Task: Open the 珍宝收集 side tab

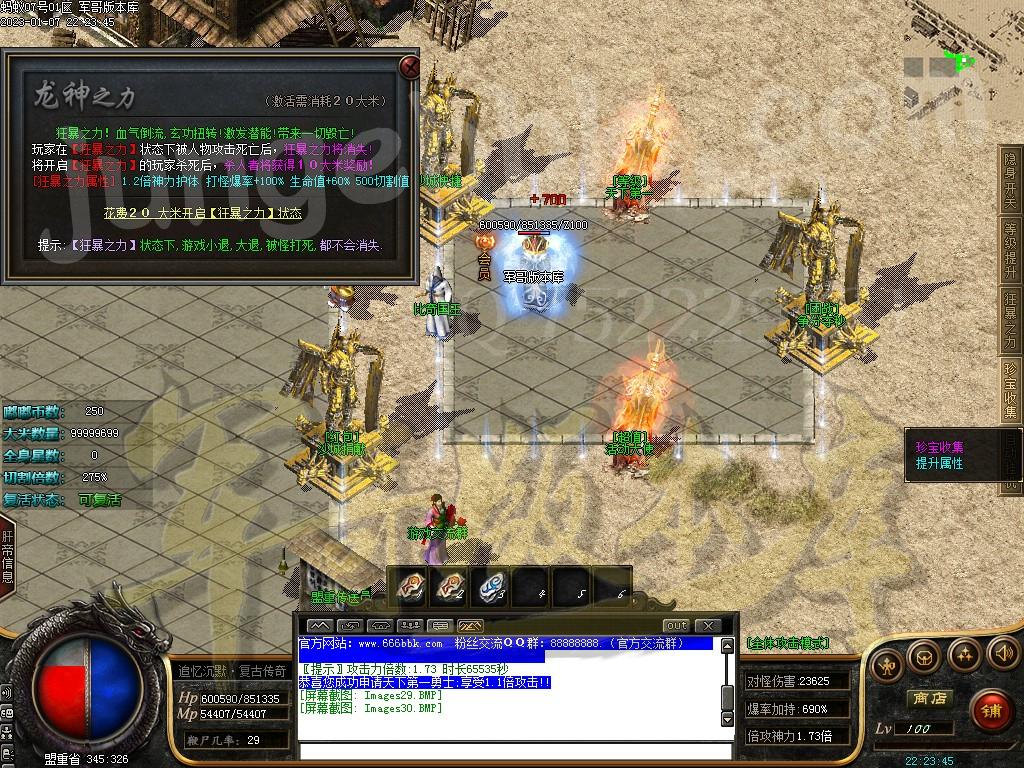Action: pos(1010,391)
